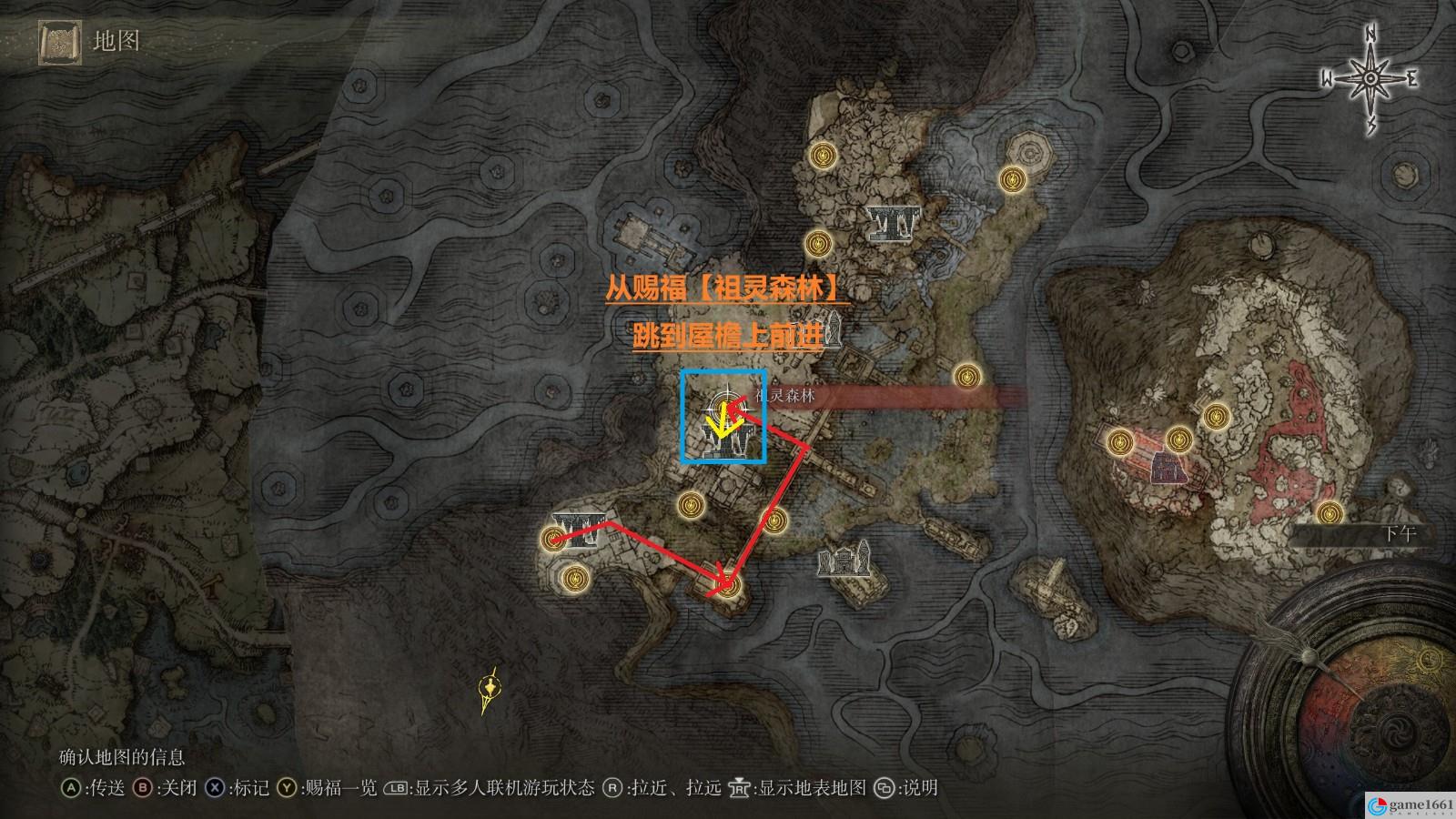Select the yellow player position marker
This screenshot has height=819, width=1456.
point(490,693)
